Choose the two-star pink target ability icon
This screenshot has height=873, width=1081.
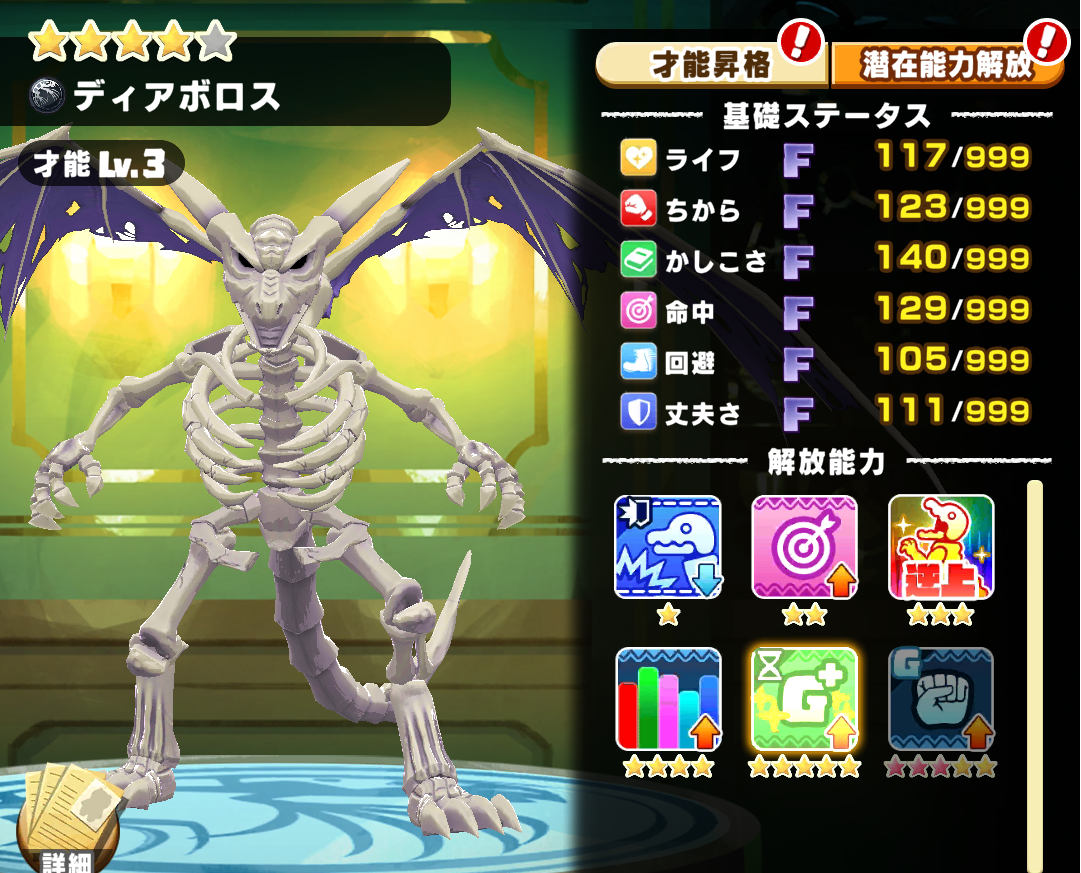click(804, 546)
